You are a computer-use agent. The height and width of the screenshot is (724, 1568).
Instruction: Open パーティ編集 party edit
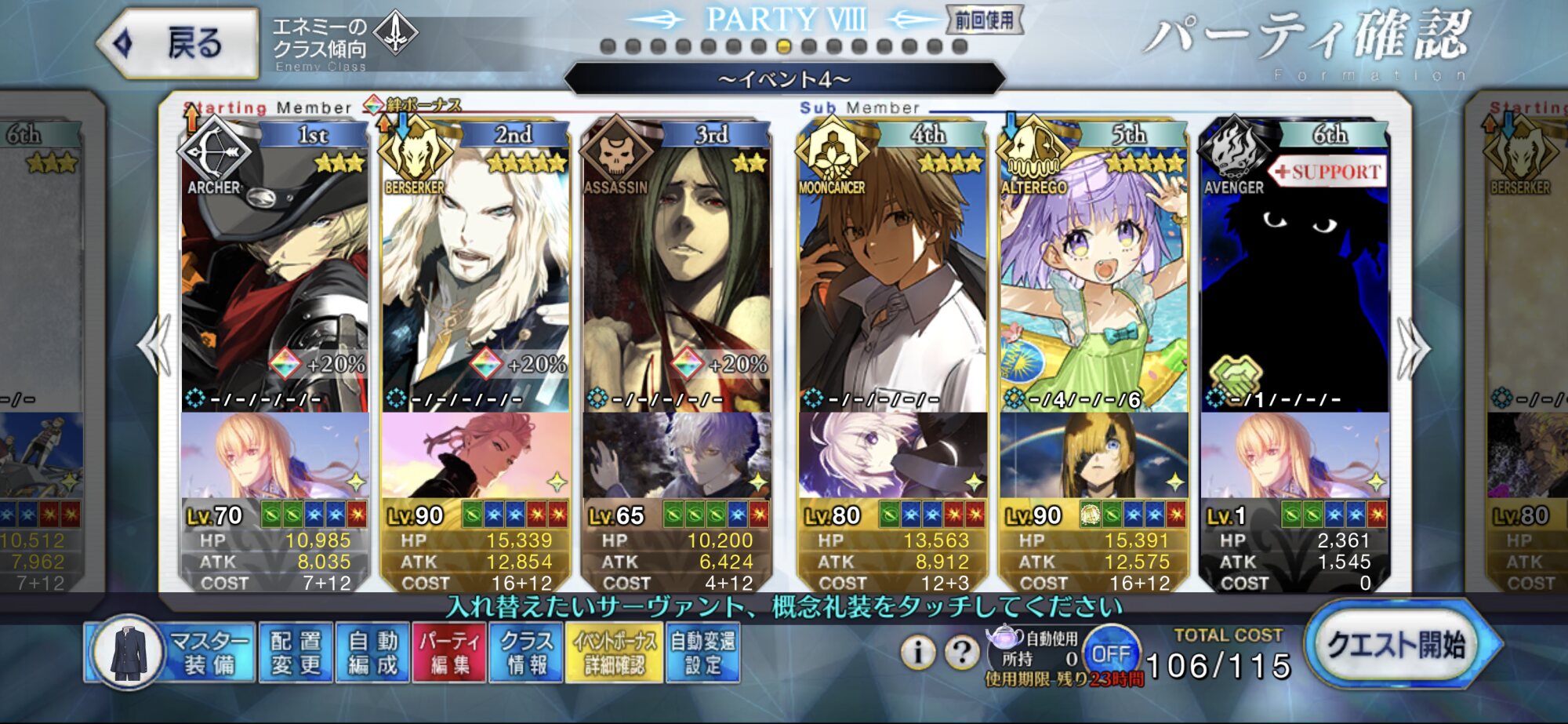tap(449, 653)
